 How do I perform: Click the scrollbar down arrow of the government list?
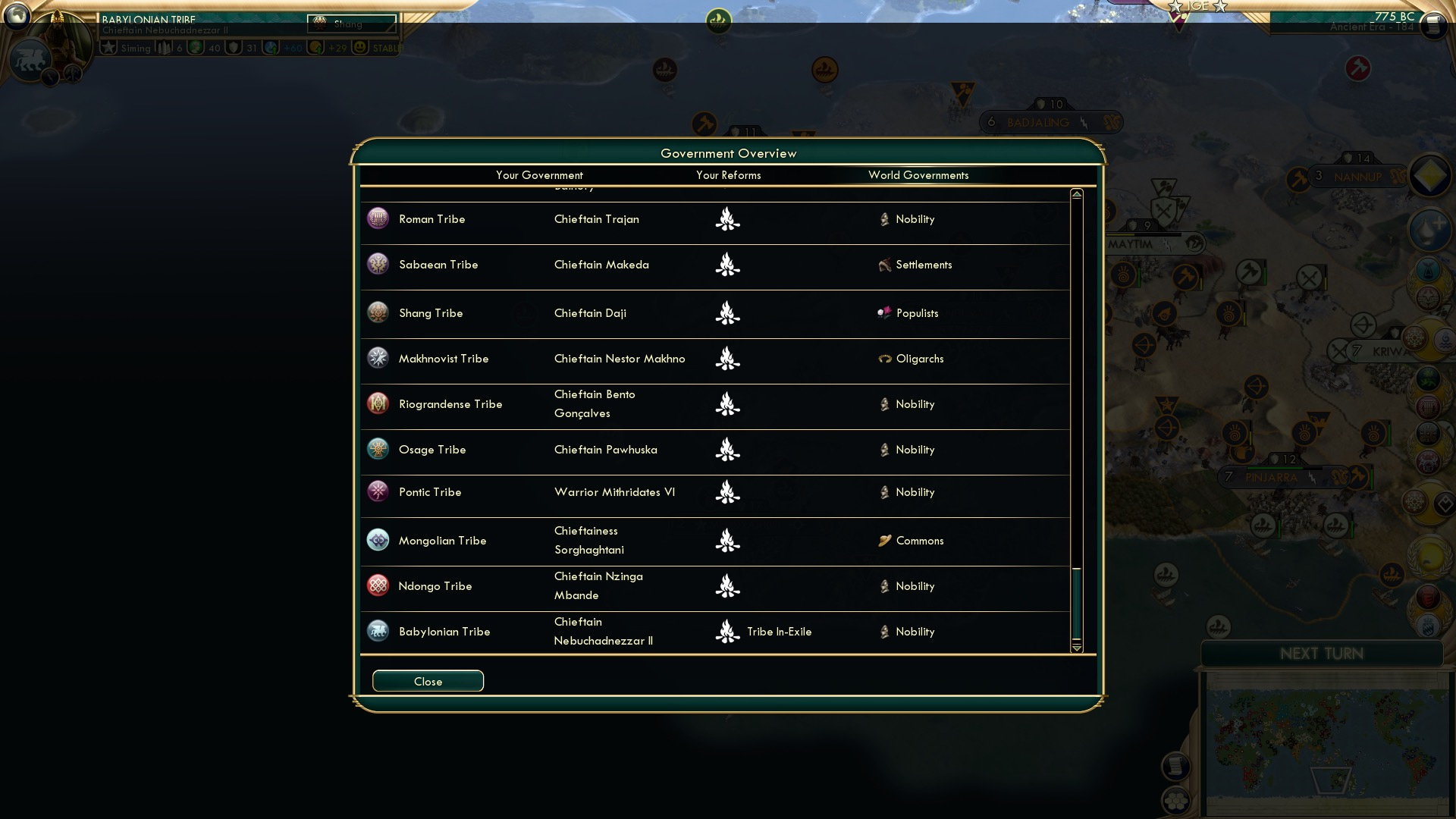pyautogui.click(x=1075, y=649)
